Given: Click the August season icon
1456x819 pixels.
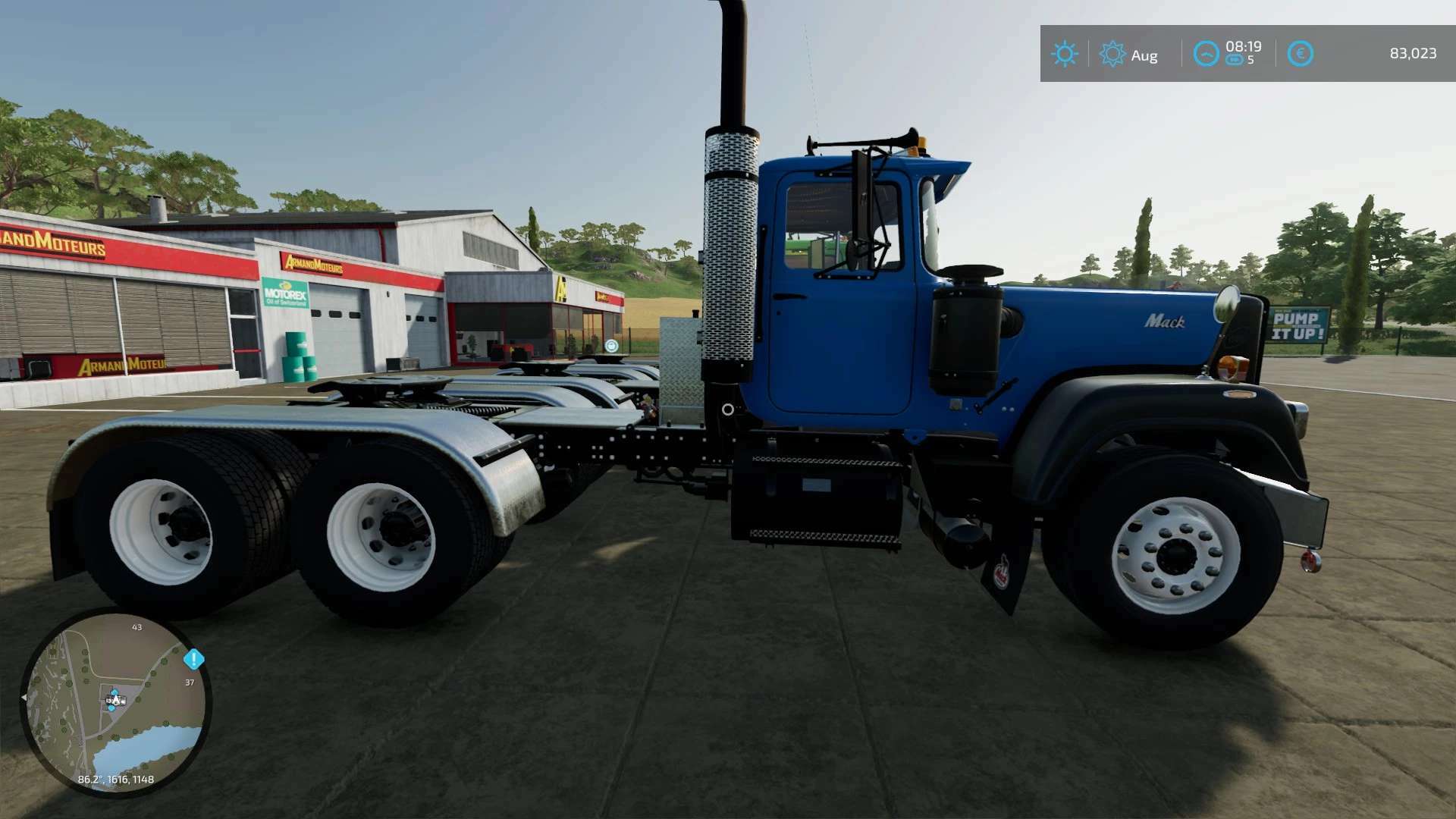Looking at the screenshot, I should [1112, 54].
